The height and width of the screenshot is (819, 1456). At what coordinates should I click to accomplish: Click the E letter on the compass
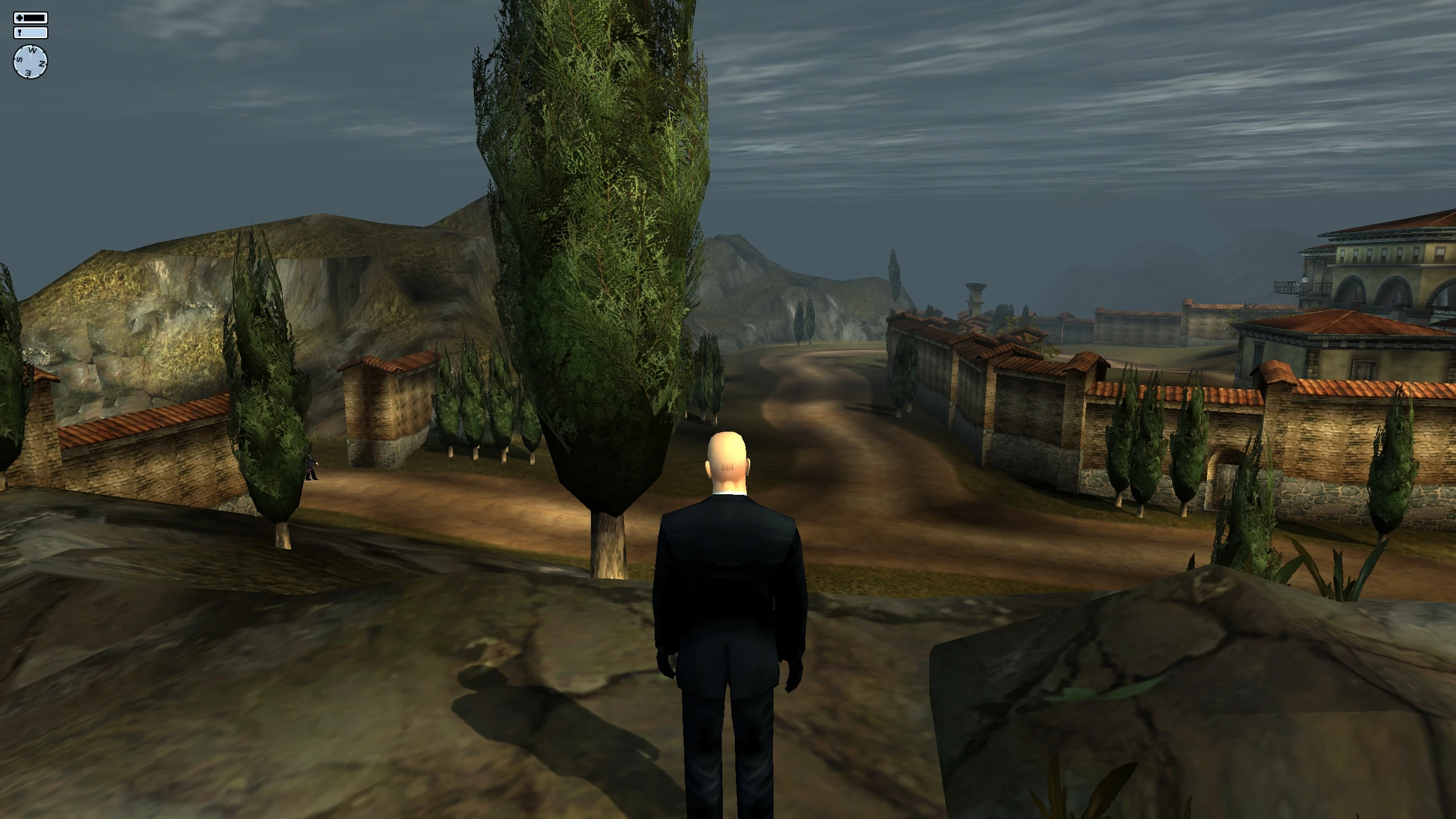coord(28,72)
